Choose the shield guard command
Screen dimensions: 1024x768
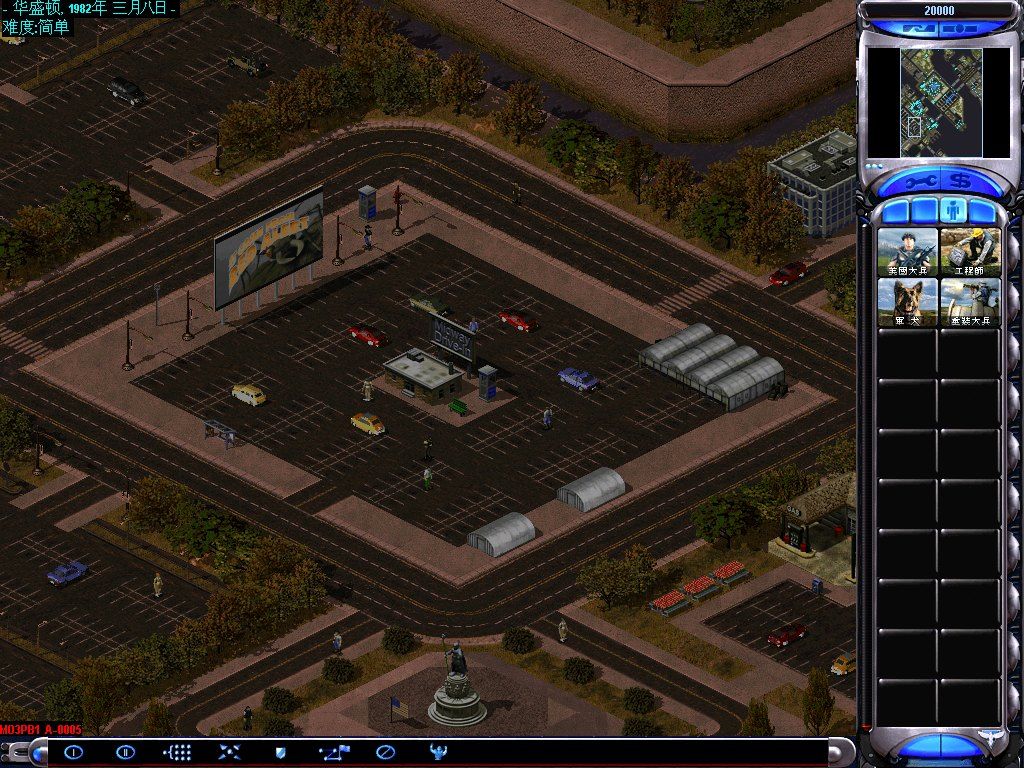pyautogui.click(x=281, y=752)
